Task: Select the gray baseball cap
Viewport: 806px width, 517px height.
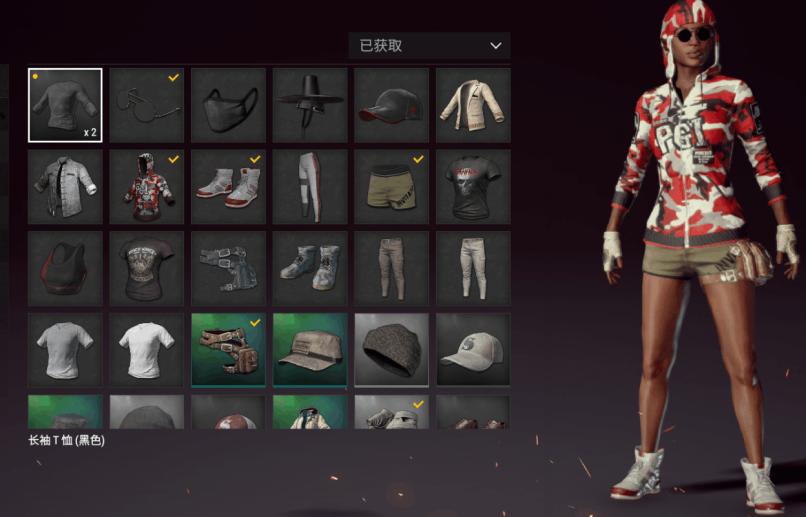Action: click(x=474, y=350)
